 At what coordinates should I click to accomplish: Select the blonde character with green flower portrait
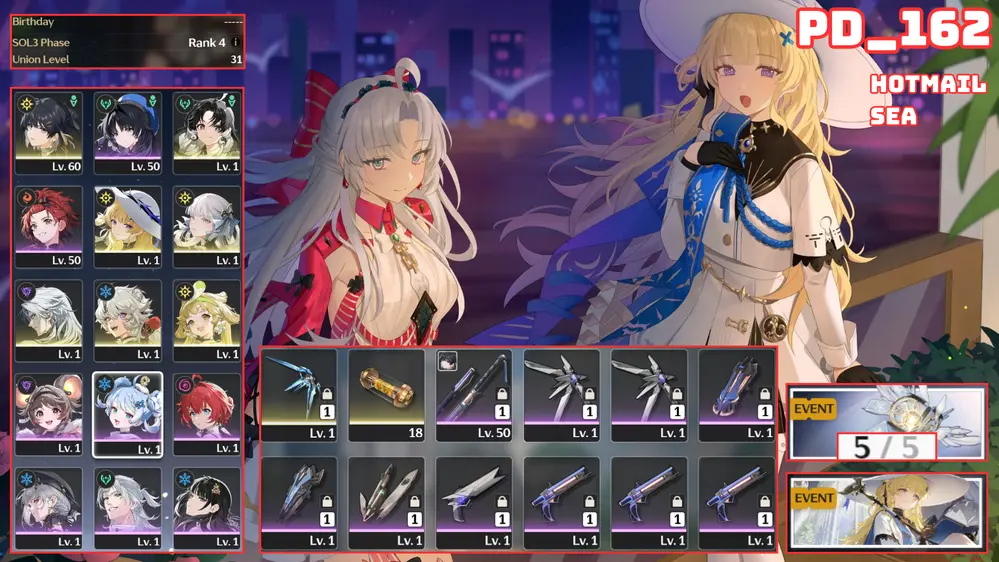click(x=207, y=320)
